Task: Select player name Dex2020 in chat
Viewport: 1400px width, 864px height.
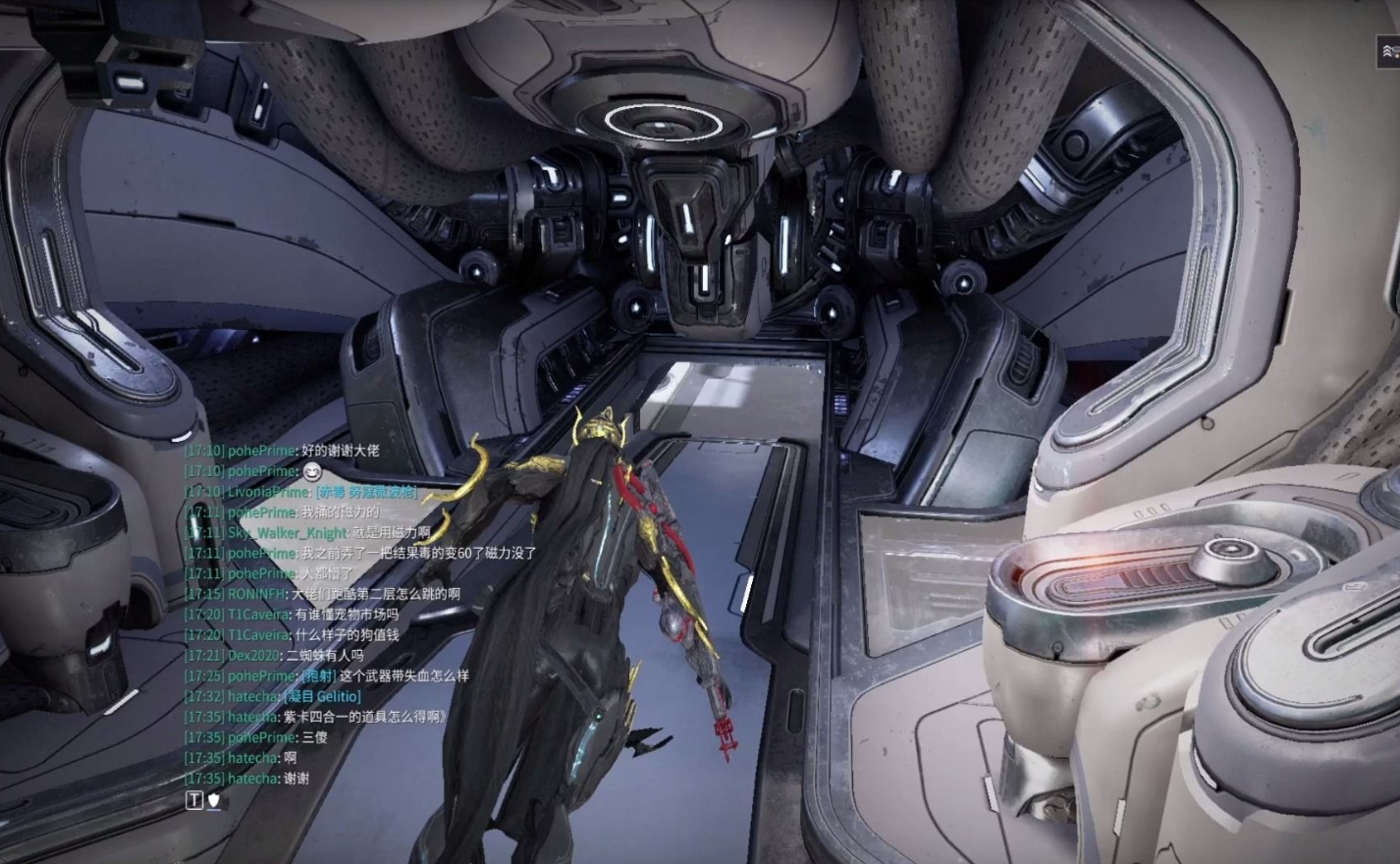Action: 253,655
